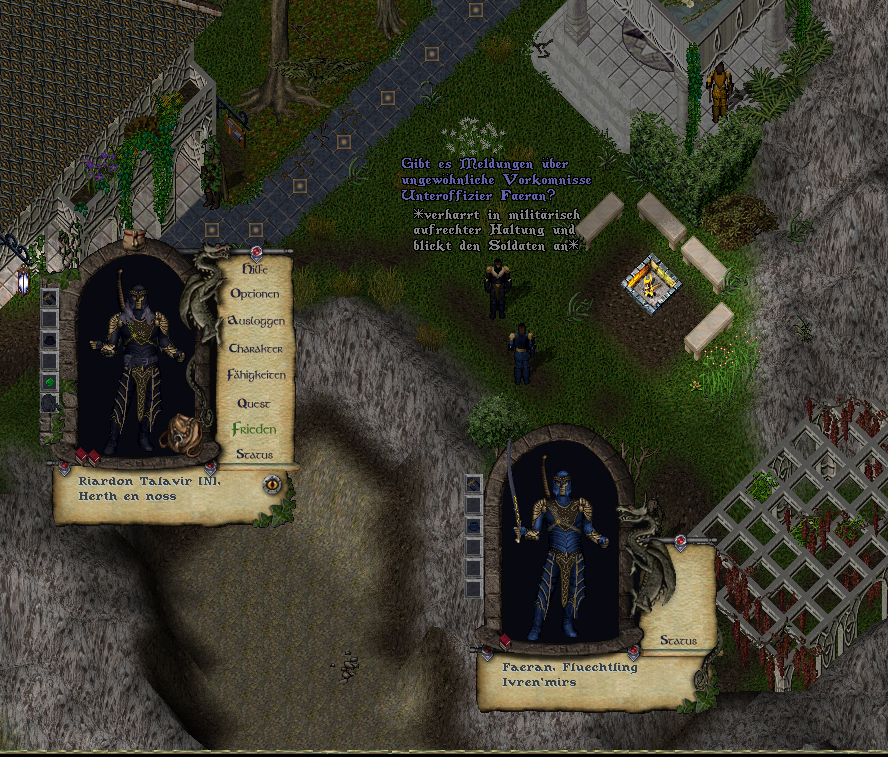This screenshot has width=888, height=757.
Task: Open the red book on Faeran's paperdoll
Action: 506,641
